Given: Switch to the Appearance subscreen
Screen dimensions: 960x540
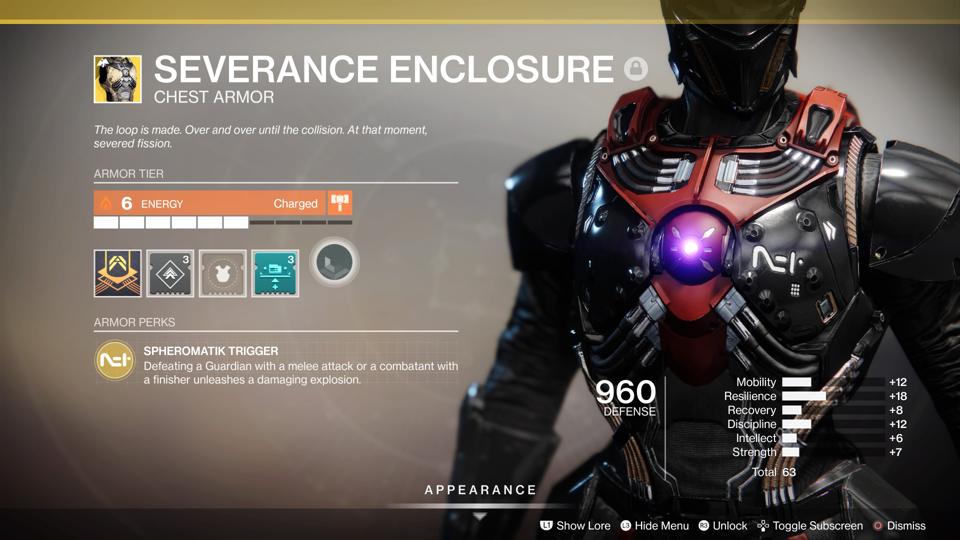Looking at the screenshot, I should [480, 490].
